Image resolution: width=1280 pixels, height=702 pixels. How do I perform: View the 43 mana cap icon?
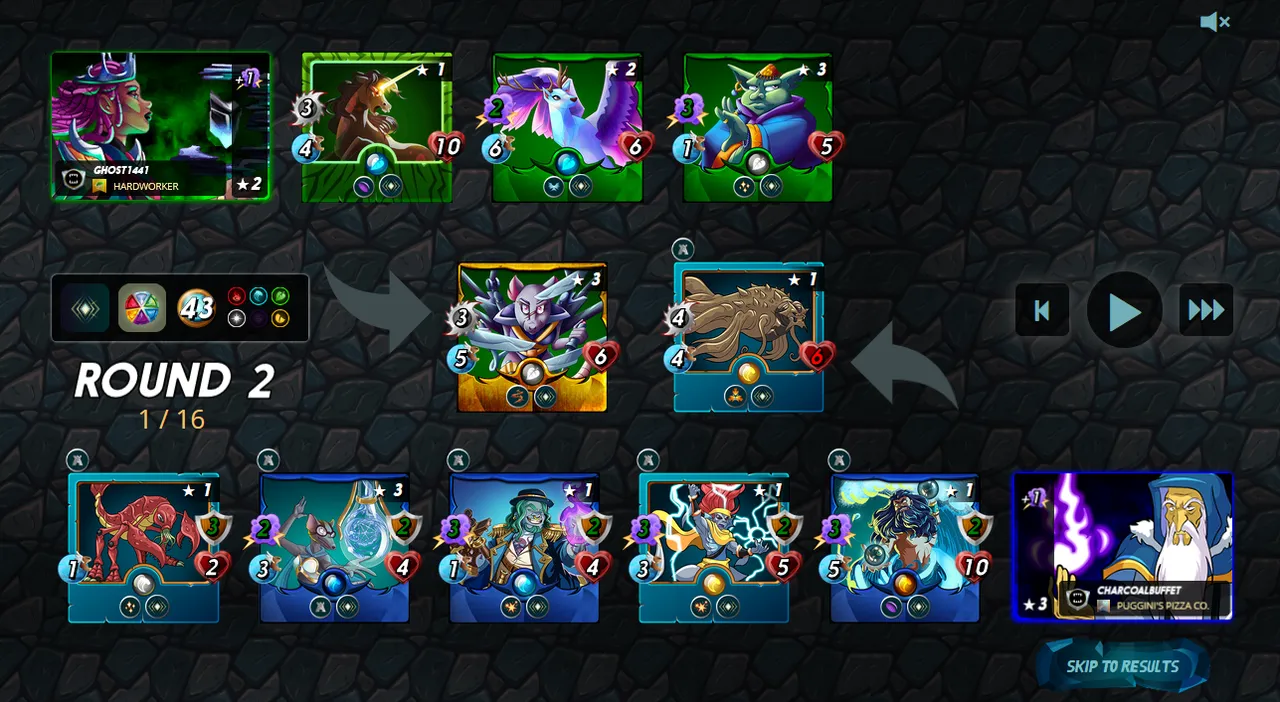click(x=196, y=308)
